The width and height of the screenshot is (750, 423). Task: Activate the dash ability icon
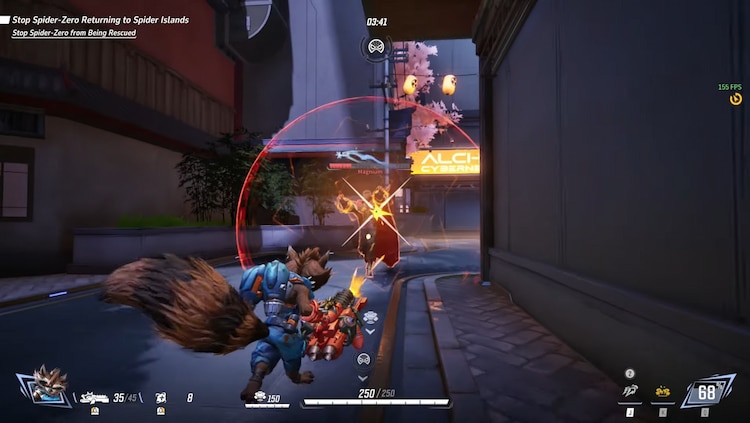630,392
